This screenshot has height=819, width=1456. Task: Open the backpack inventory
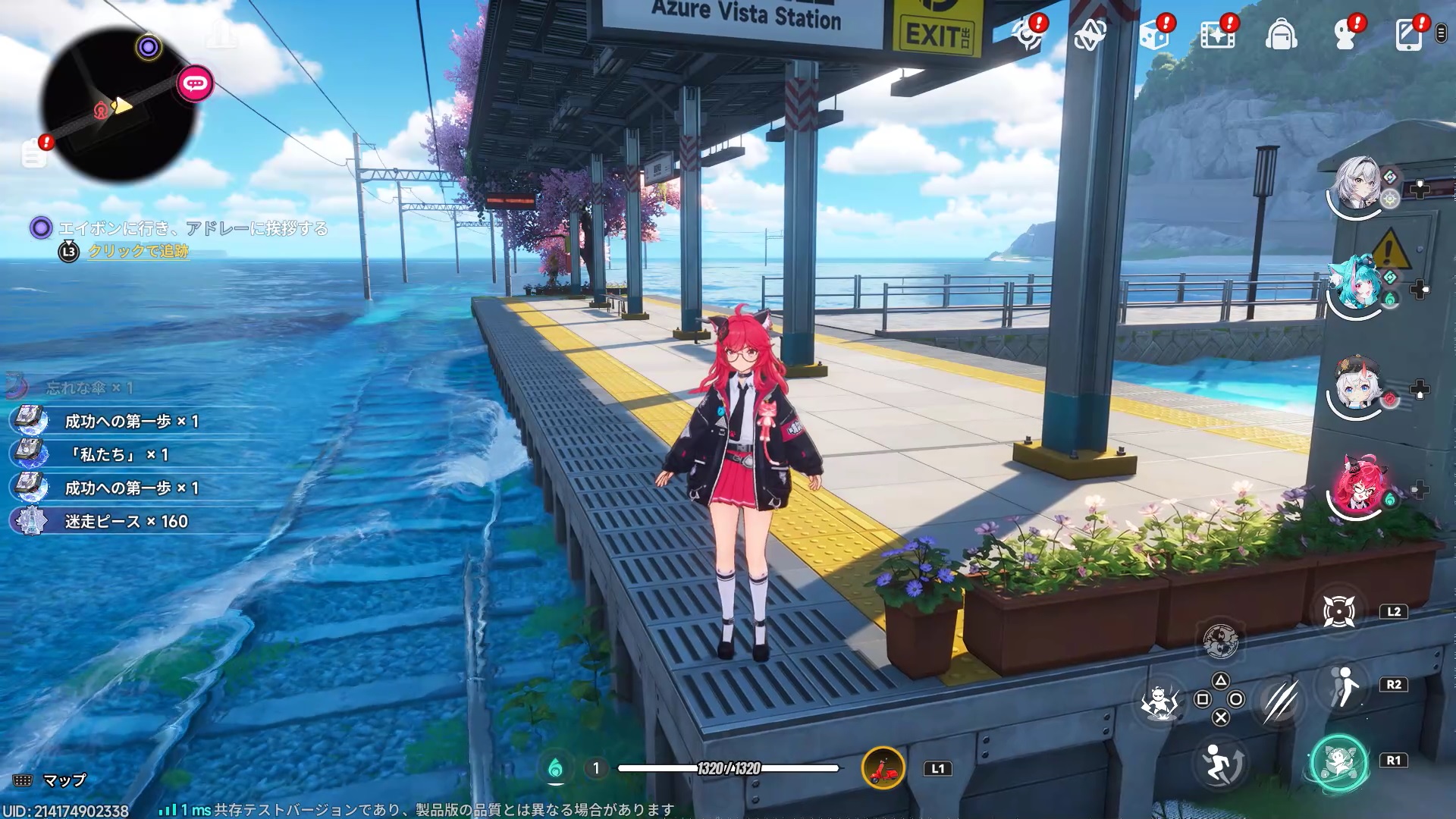(x=1281, y=35)
